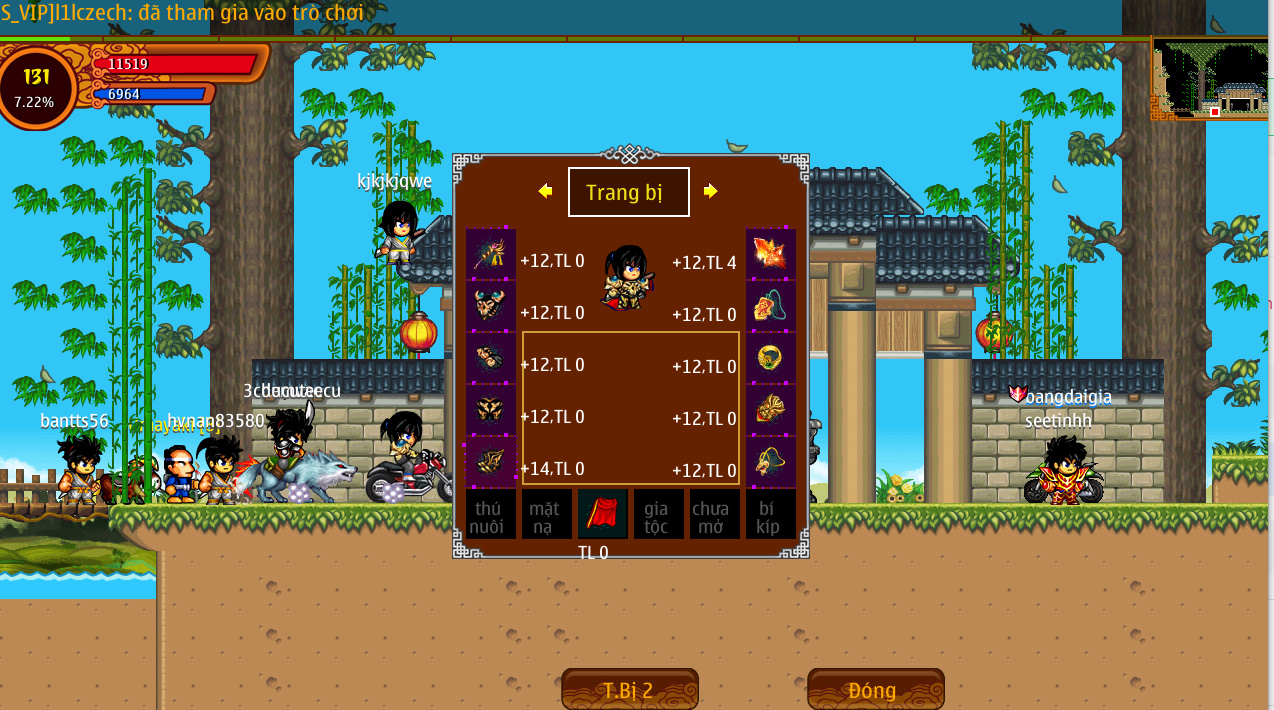The height and width of the screenshot is (710, 1274).
Task: Select the +14 equipment slot
Action: (490, 462)
